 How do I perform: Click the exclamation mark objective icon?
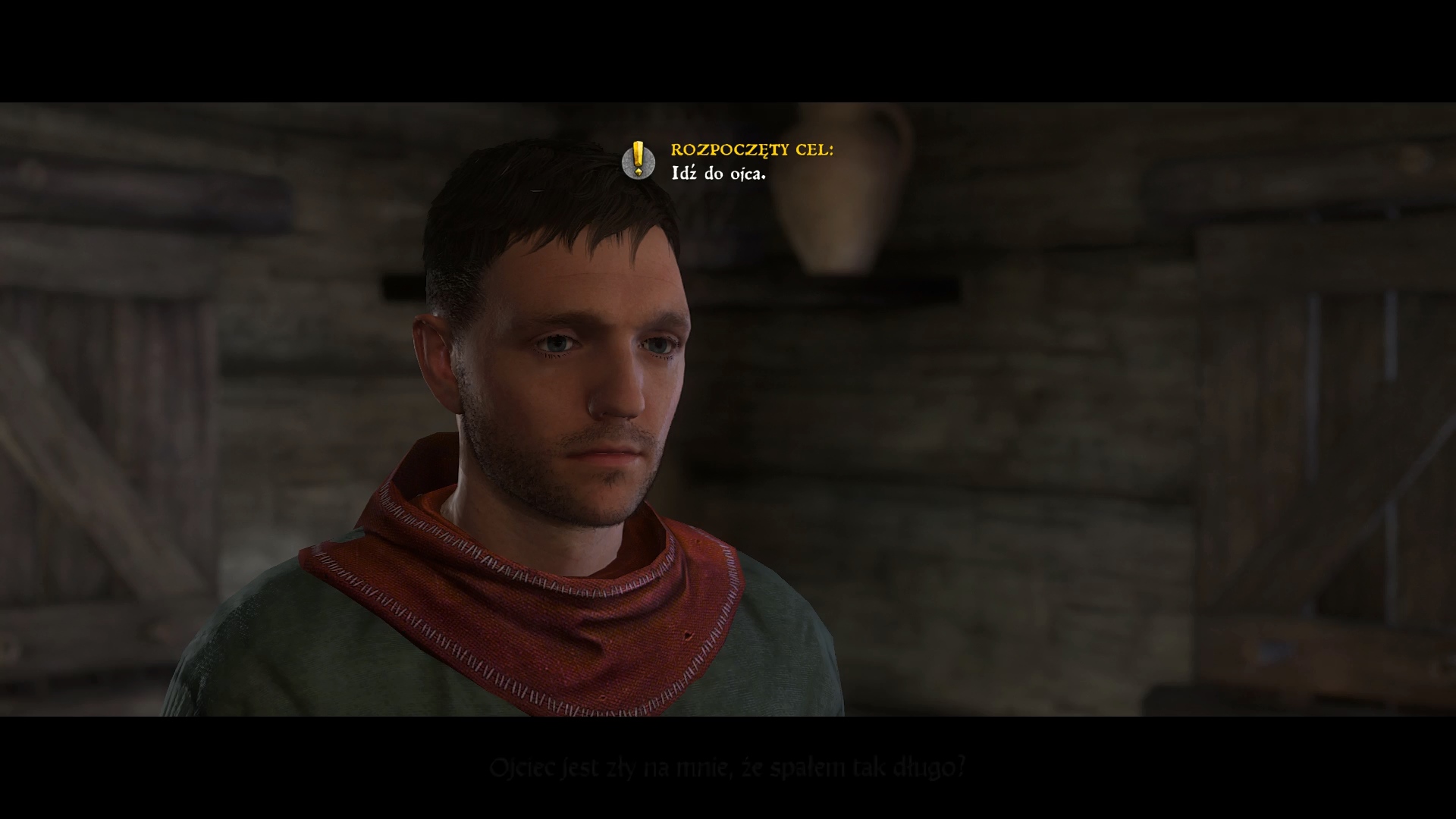click(x=639, y=160)
